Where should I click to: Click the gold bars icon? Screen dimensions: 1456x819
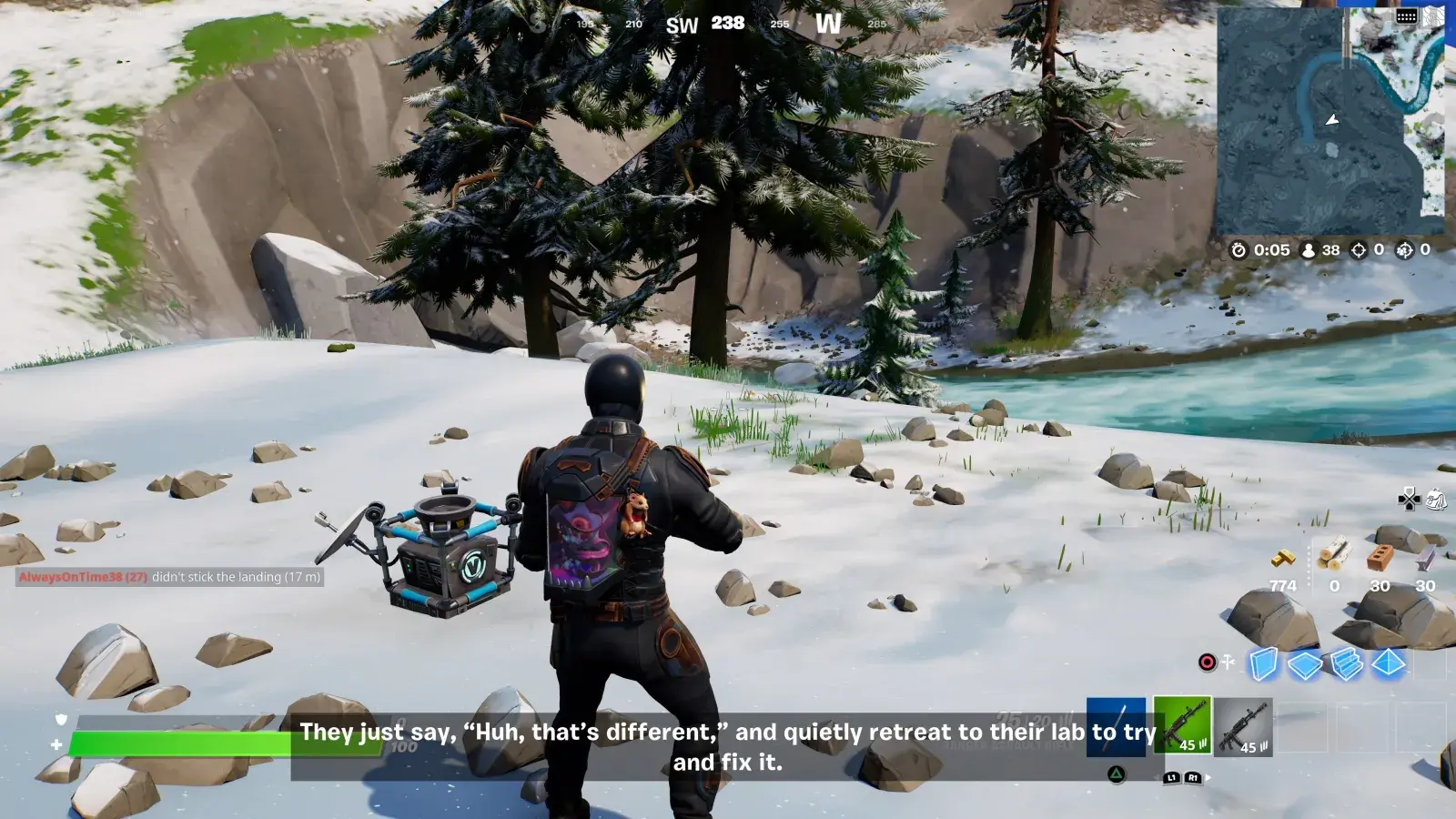coord(1283,557)
